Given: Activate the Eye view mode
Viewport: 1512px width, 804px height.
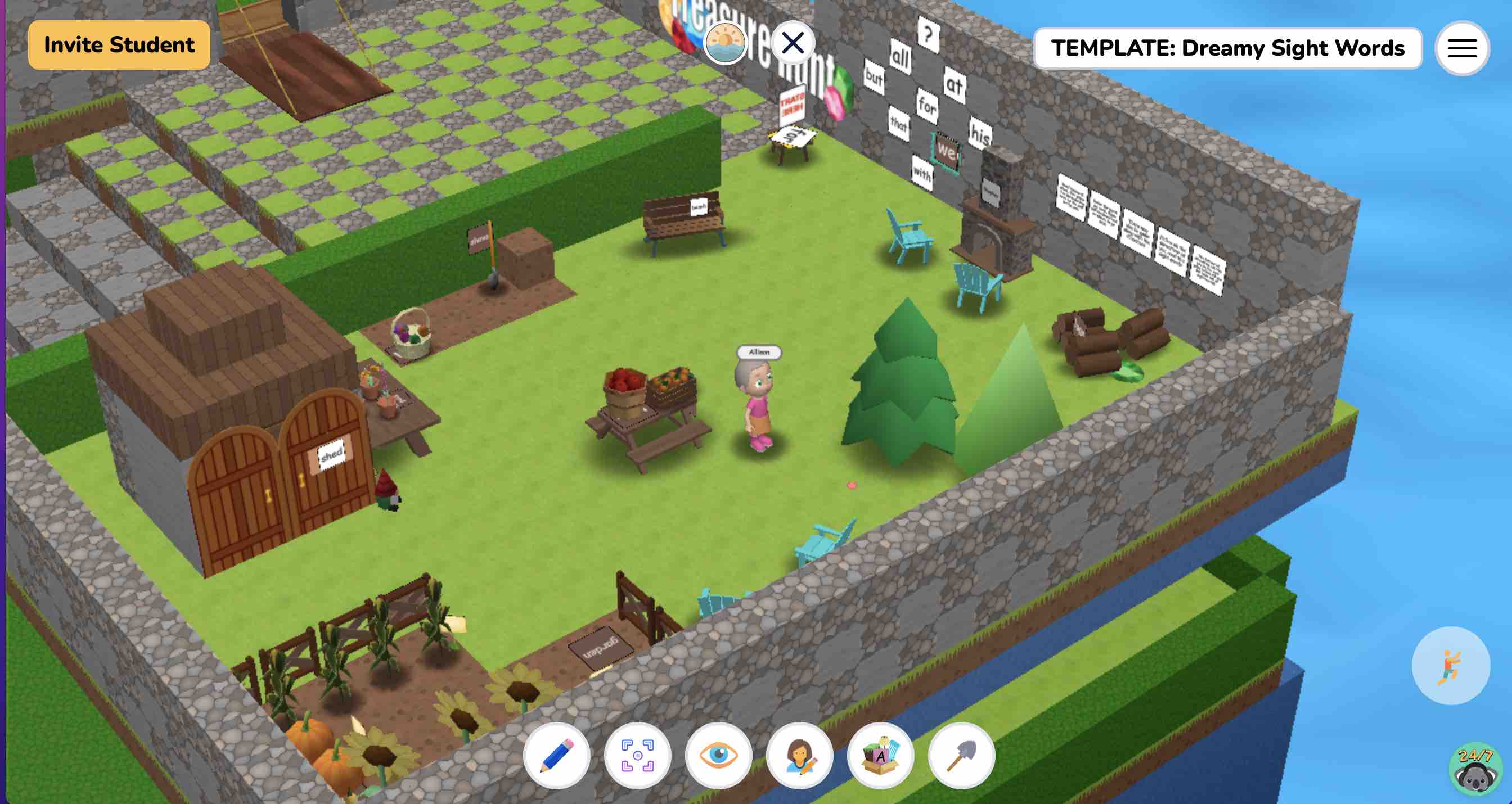Looking at the screenshot, I should [718, 756].
